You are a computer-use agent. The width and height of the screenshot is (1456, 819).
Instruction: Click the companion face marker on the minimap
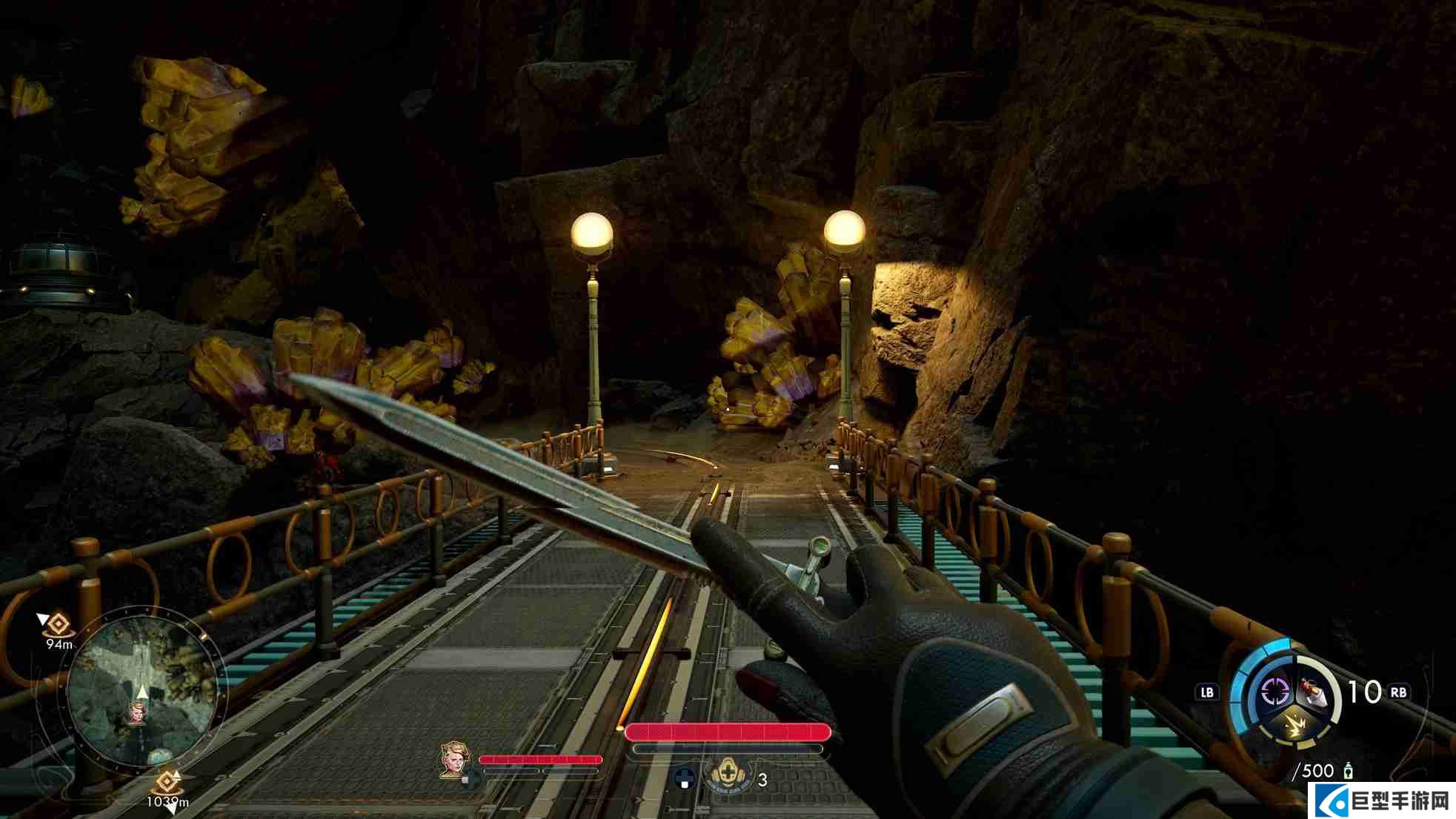138,714
